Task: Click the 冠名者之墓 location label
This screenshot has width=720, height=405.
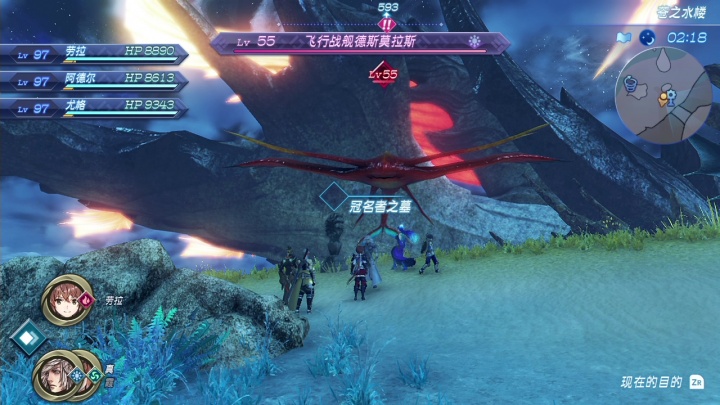Action: point(381,205)
